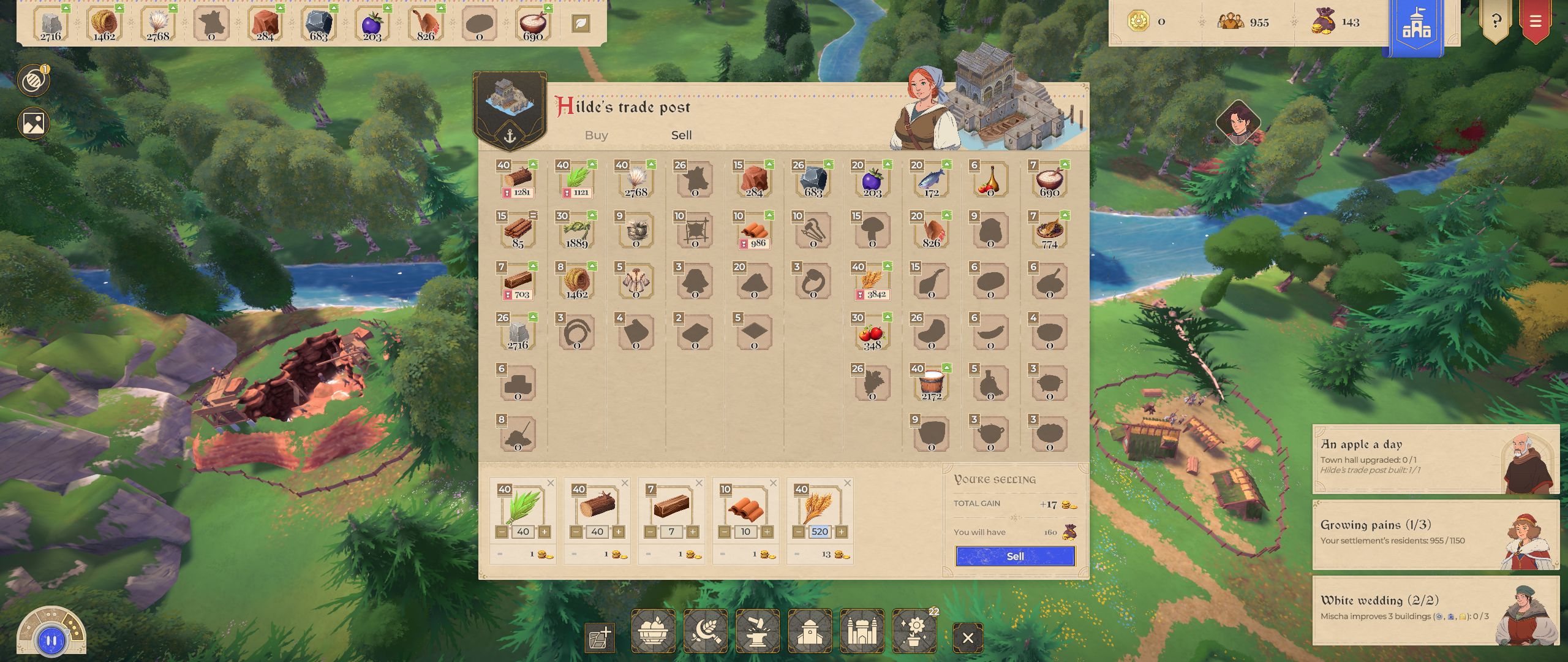Toggle the game pause control
The height and width of the screenshot is (662, 1568).
pyautogui.click(x=51, y=641)
